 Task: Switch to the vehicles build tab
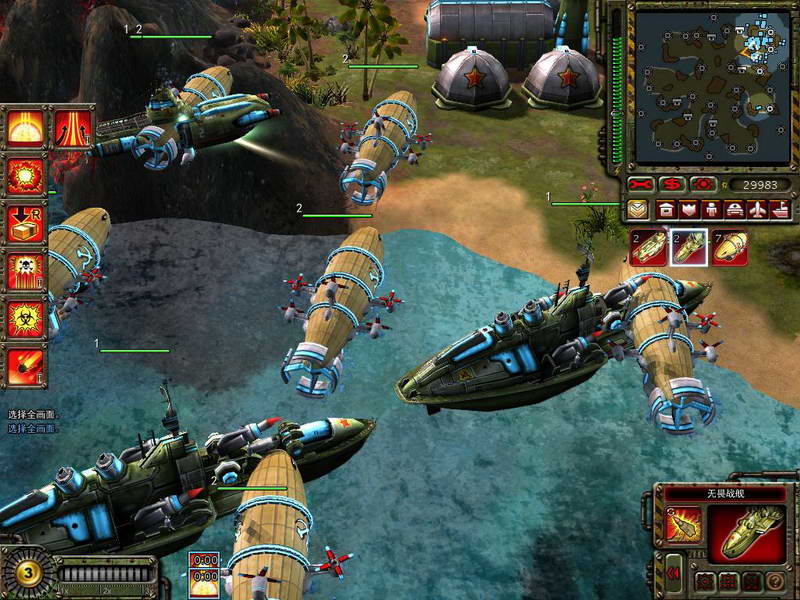coord(734,210)
